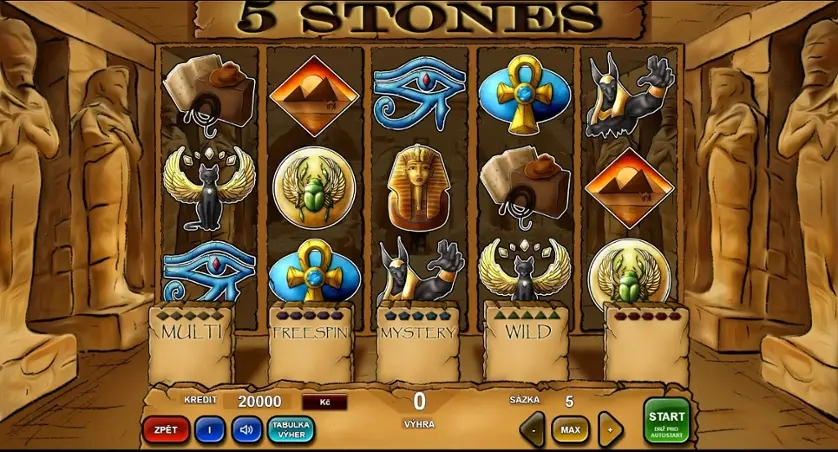Screen dimensions: 838x452
Task: Toggle sound with the speaker button
Action: click(246, 430)
